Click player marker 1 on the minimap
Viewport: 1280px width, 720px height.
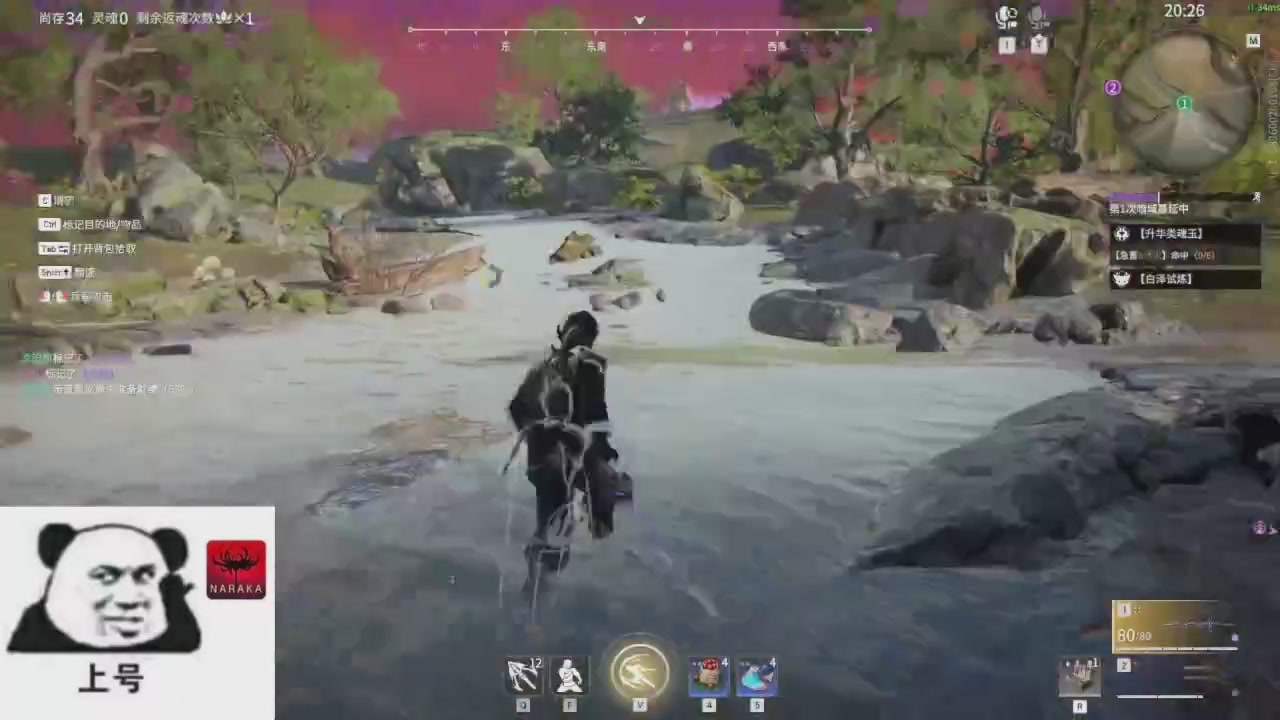(x=1183, y=103)
